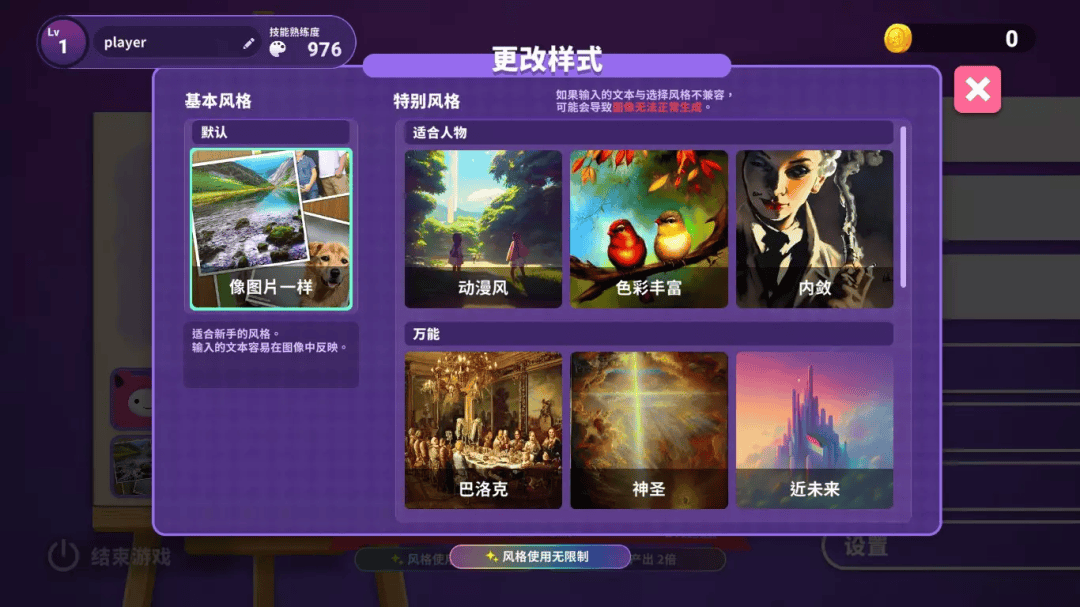
Task: Edit the player name with pencil icon
Action: (x=249, y=43)
